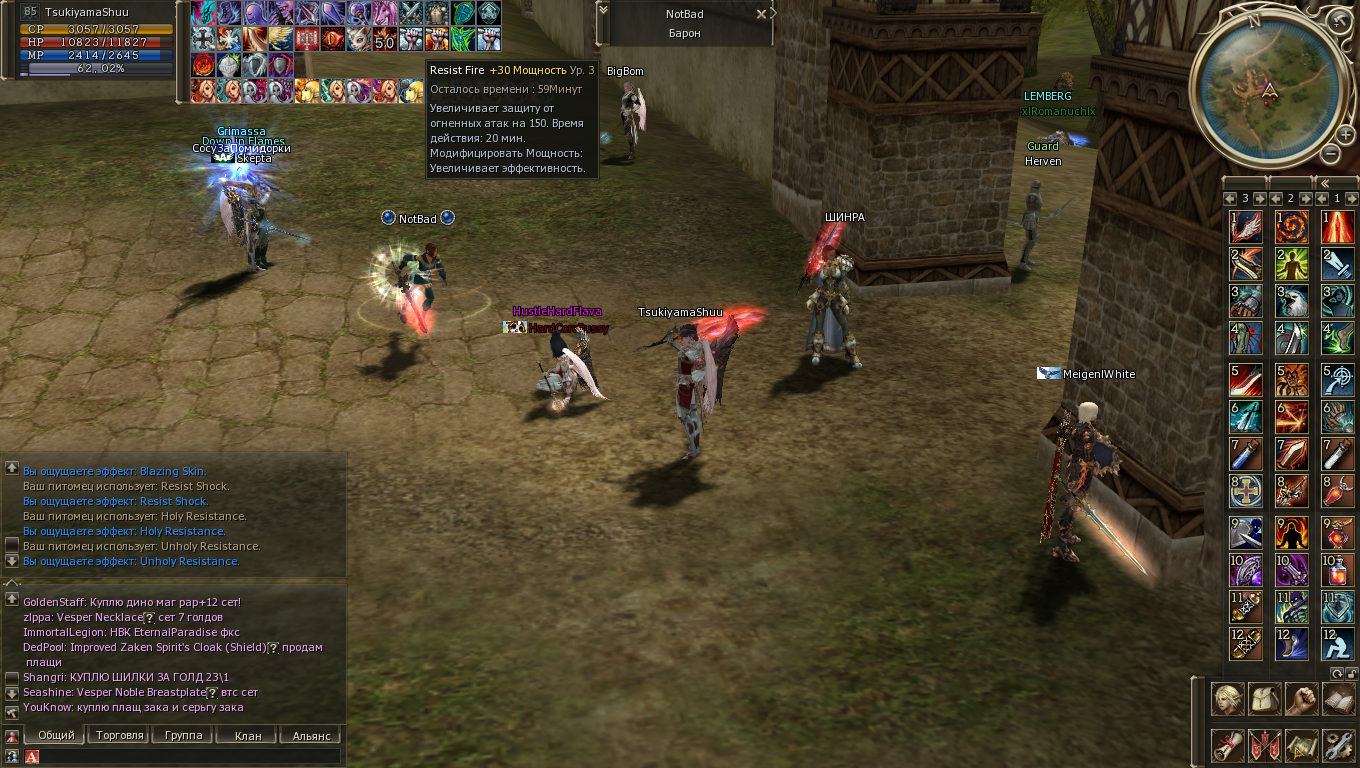This screenshot has width=1360, height=768.
Task: Open the quest scroll icon
Action: pos(1228,744)
